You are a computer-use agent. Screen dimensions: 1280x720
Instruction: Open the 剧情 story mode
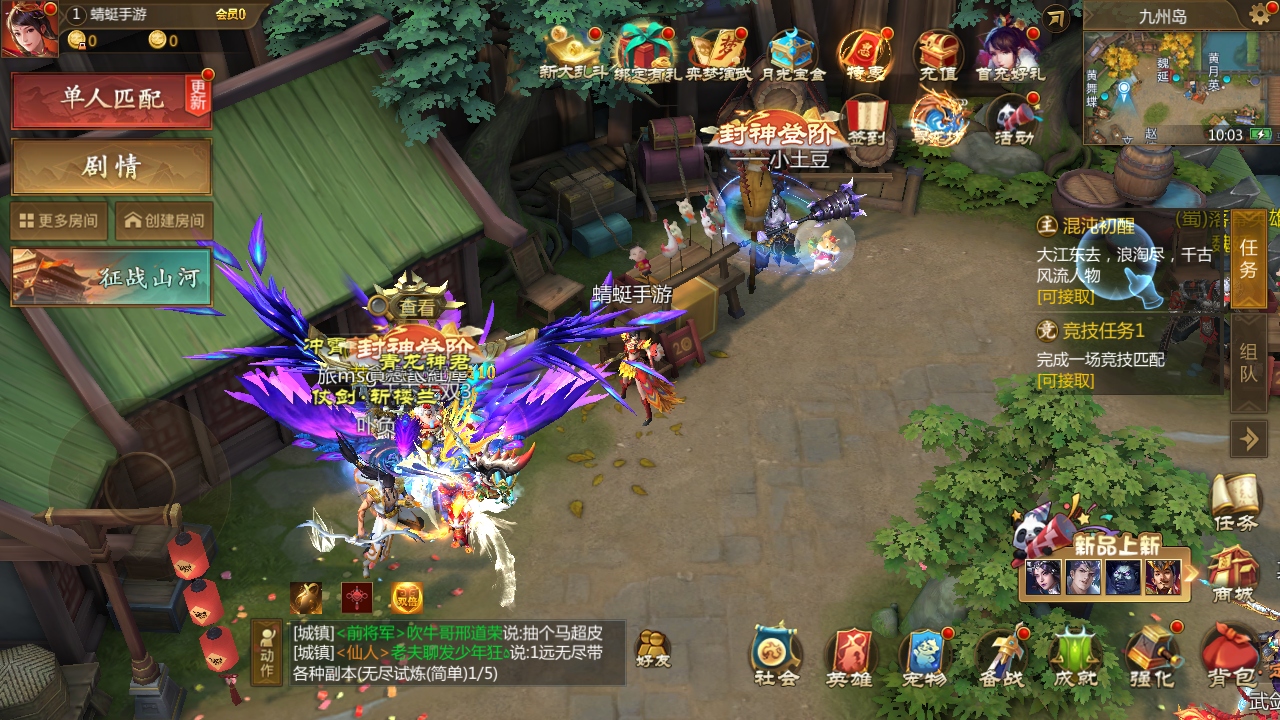[111, 166]
